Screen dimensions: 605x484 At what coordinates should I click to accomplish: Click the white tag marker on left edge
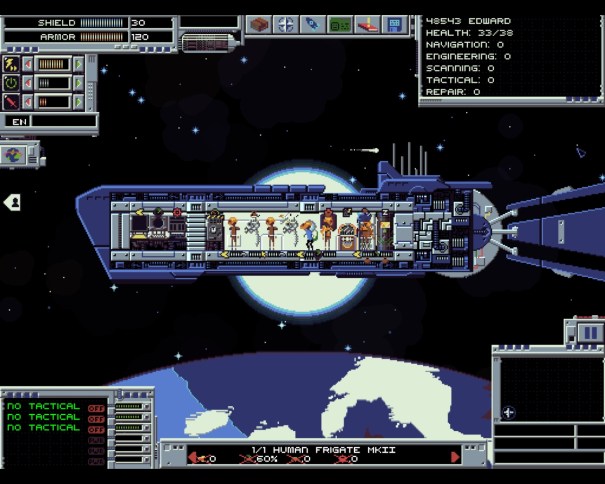[x=12, y=202]
